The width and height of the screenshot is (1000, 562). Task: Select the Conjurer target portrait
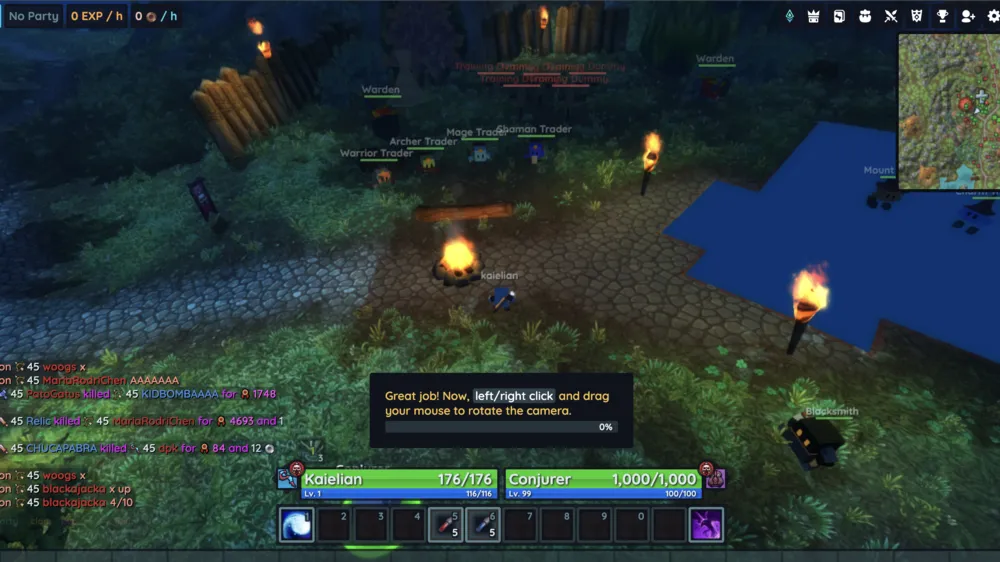[x=715, y=479]
